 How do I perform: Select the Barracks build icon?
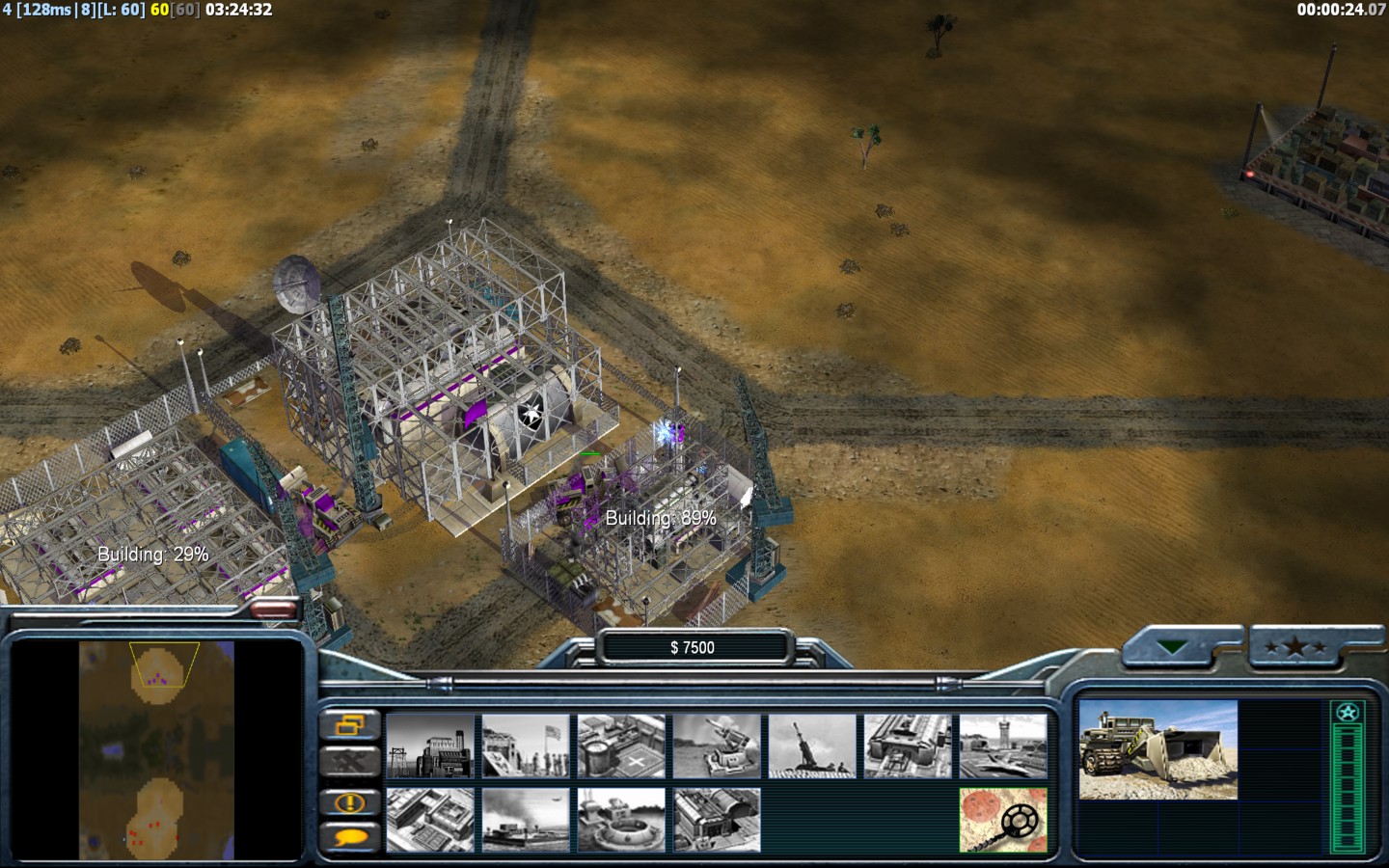pos(526,746)
